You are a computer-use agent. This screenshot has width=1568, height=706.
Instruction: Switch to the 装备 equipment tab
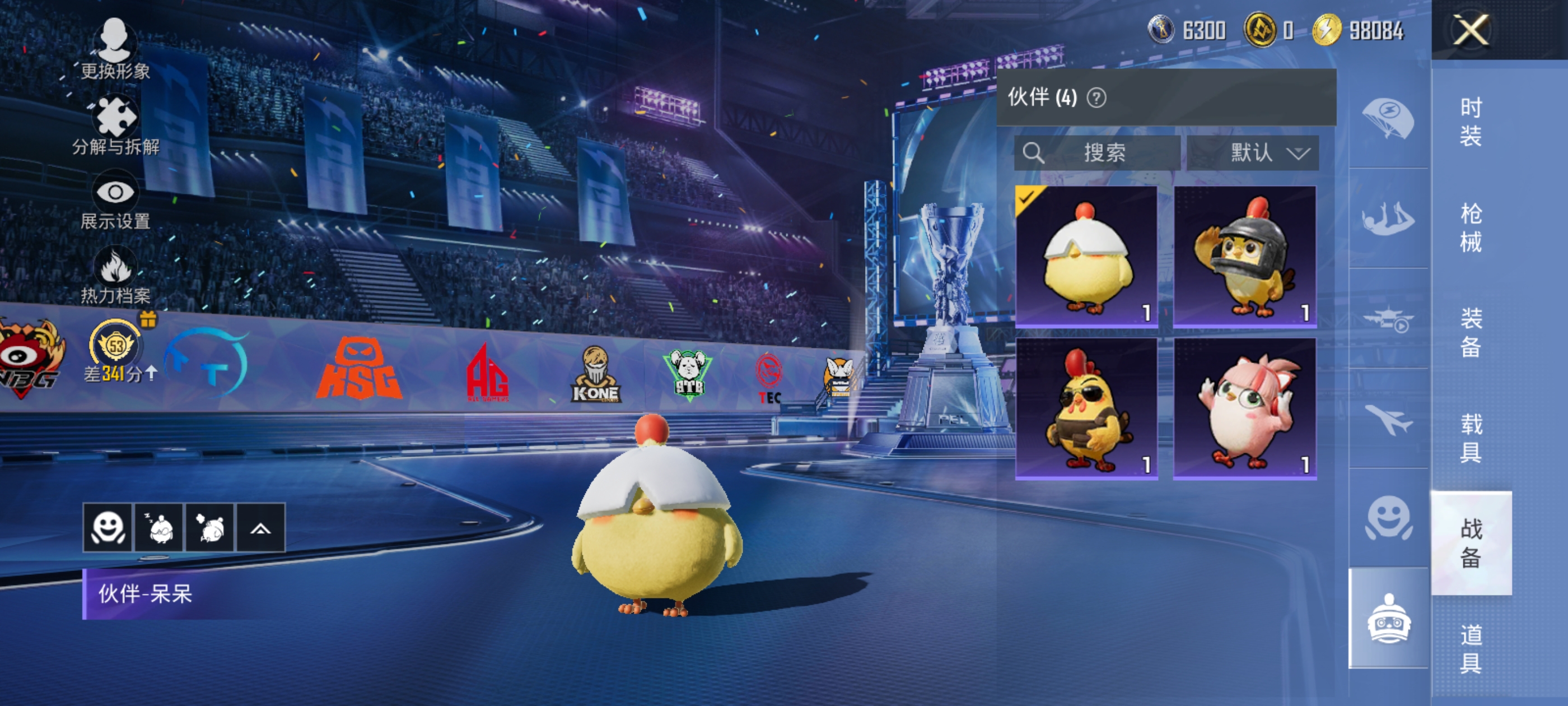pyautogui.click(x=1470, y=333)
